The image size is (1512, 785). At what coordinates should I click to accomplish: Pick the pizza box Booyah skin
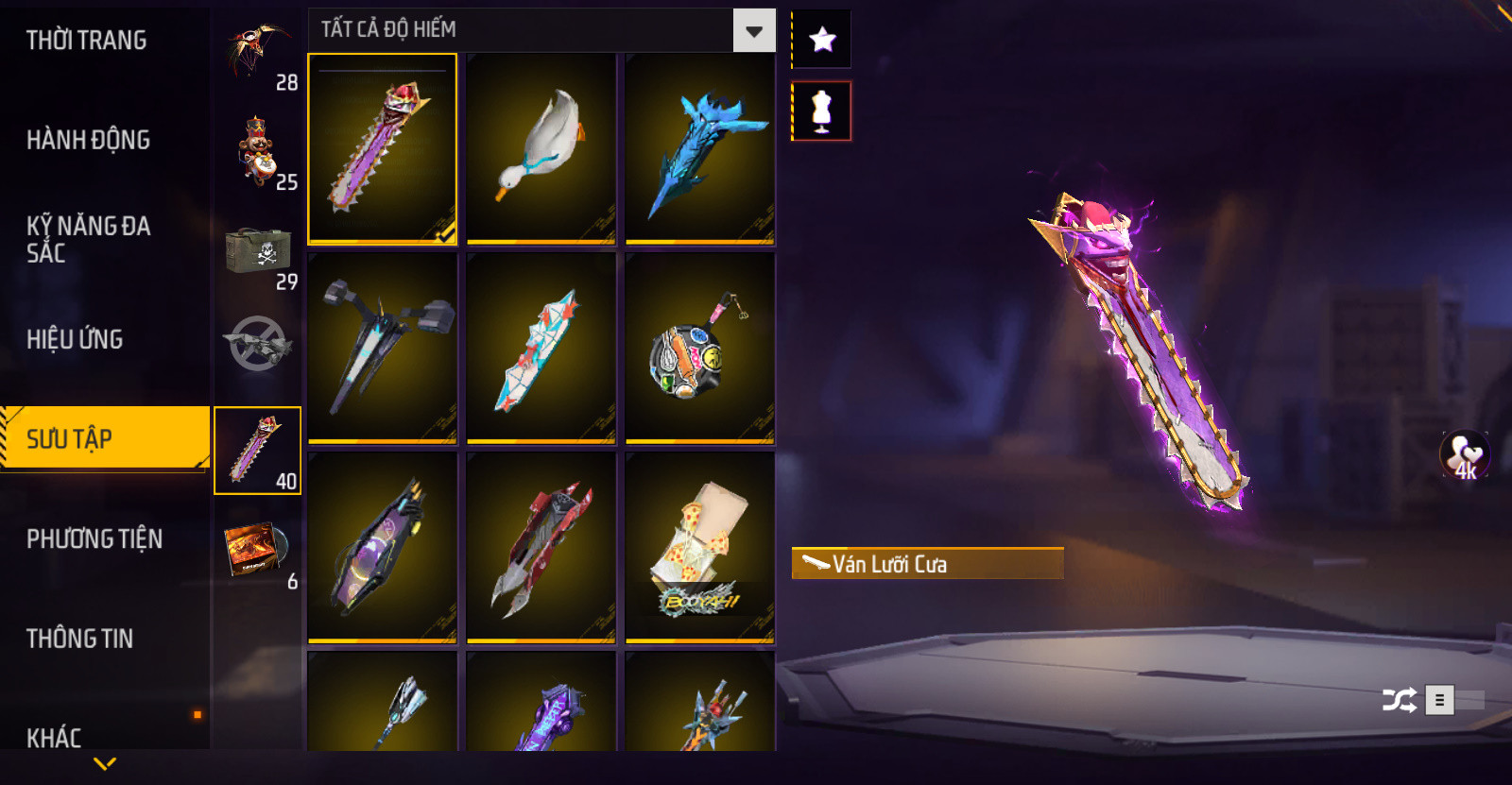pyautogui.click(x=699, y=548)
